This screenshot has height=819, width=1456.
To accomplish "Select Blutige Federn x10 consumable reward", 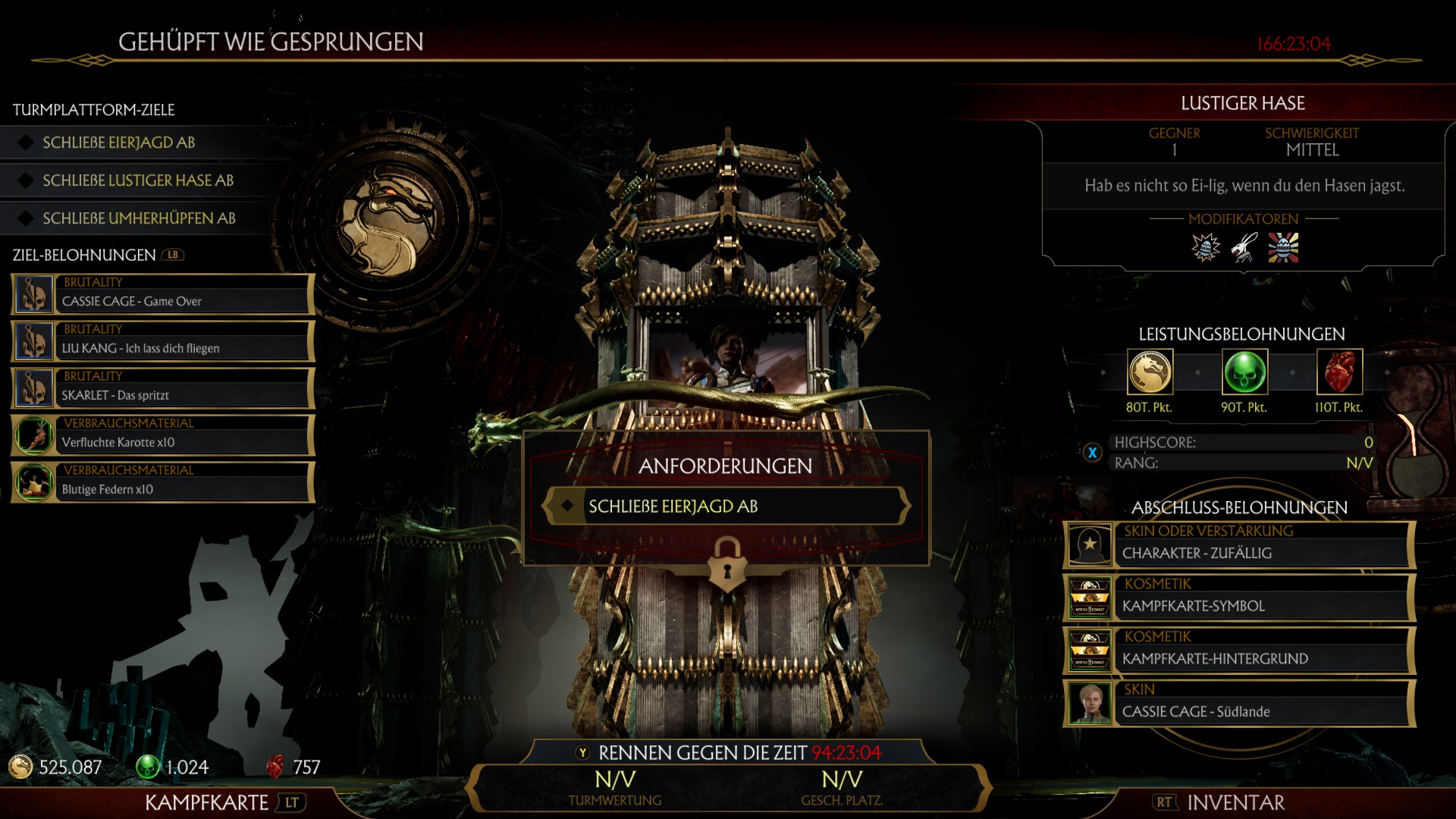I will (x=162, y=482).
